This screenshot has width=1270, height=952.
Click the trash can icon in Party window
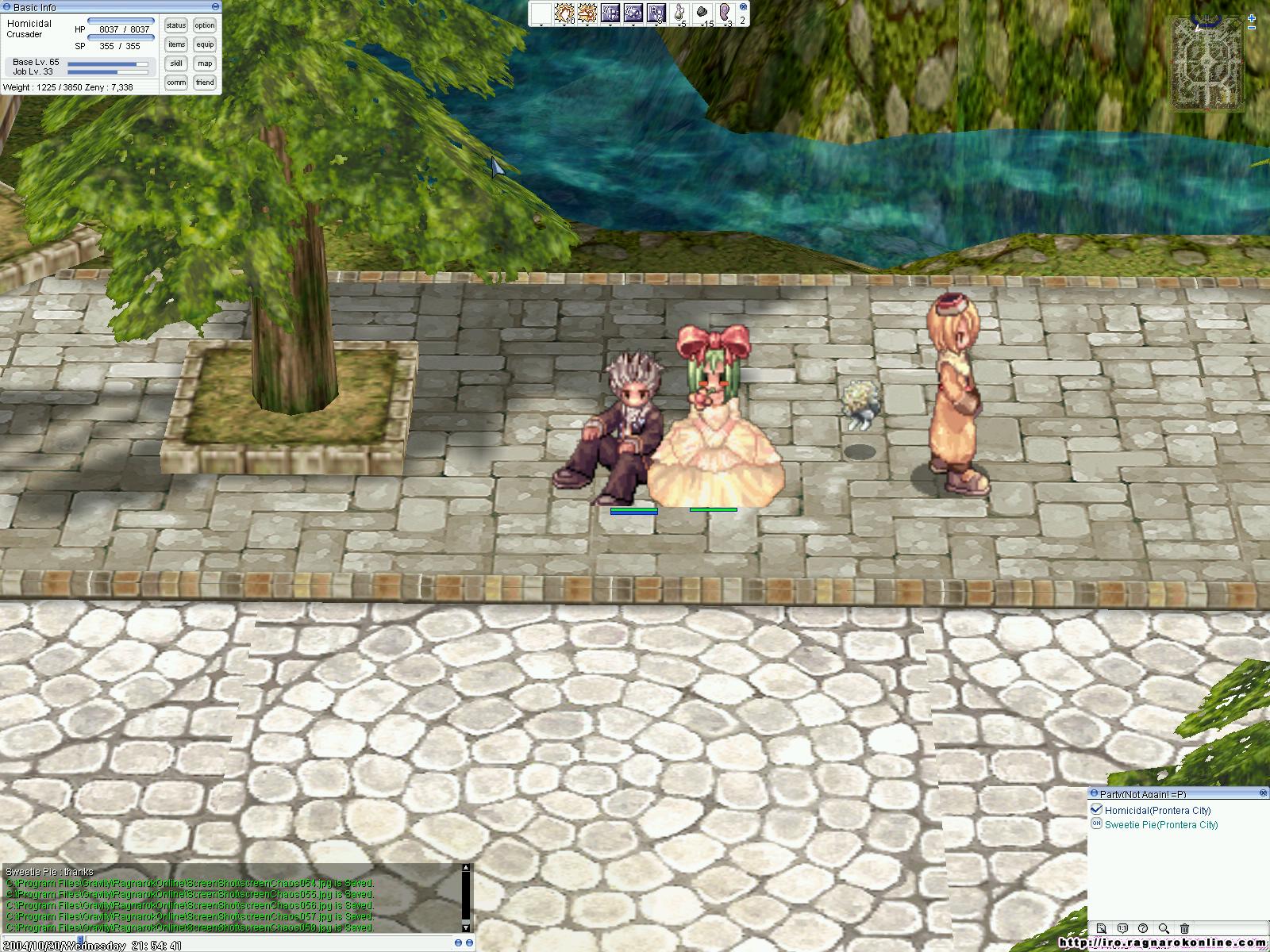click(x=1184, y=928)
